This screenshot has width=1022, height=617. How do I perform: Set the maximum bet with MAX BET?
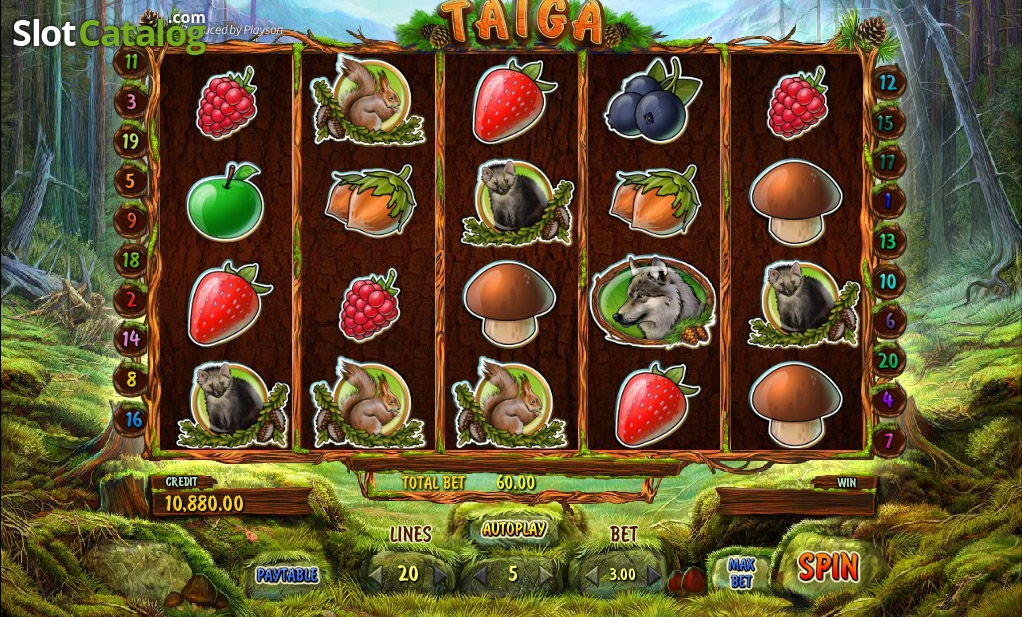point(741,574)
